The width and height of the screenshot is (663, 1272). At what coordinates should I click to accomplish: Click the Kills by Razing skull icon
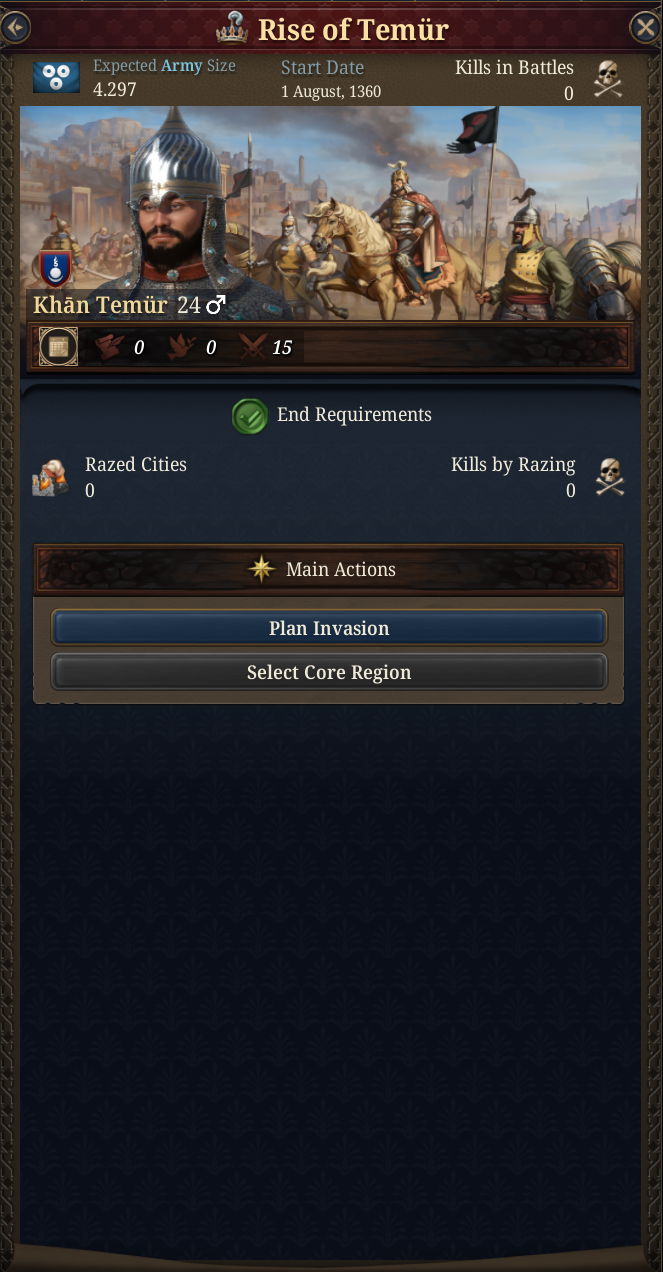point(608,477)
